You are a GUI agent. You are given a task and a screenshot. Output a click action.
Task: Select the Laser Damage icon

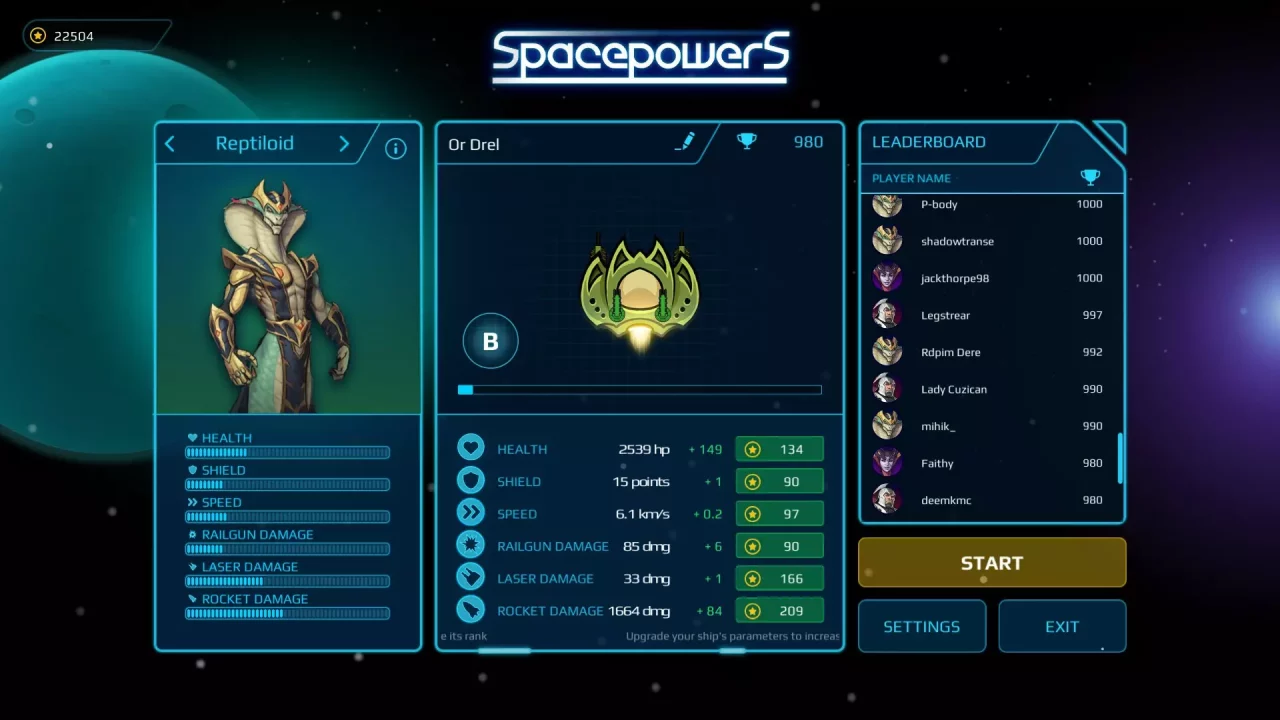coord(471,578)
